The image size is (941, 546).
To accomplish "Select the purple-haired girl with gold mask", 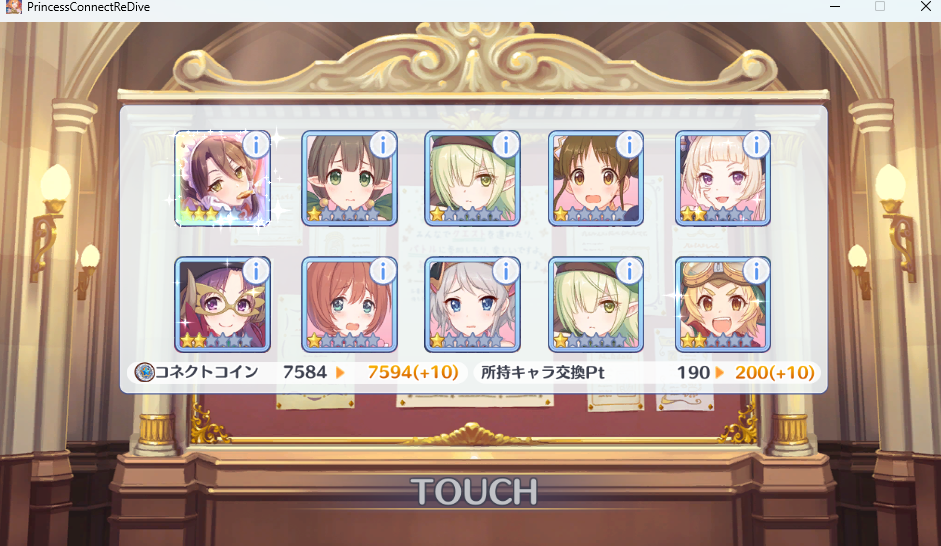I will 221,306.
